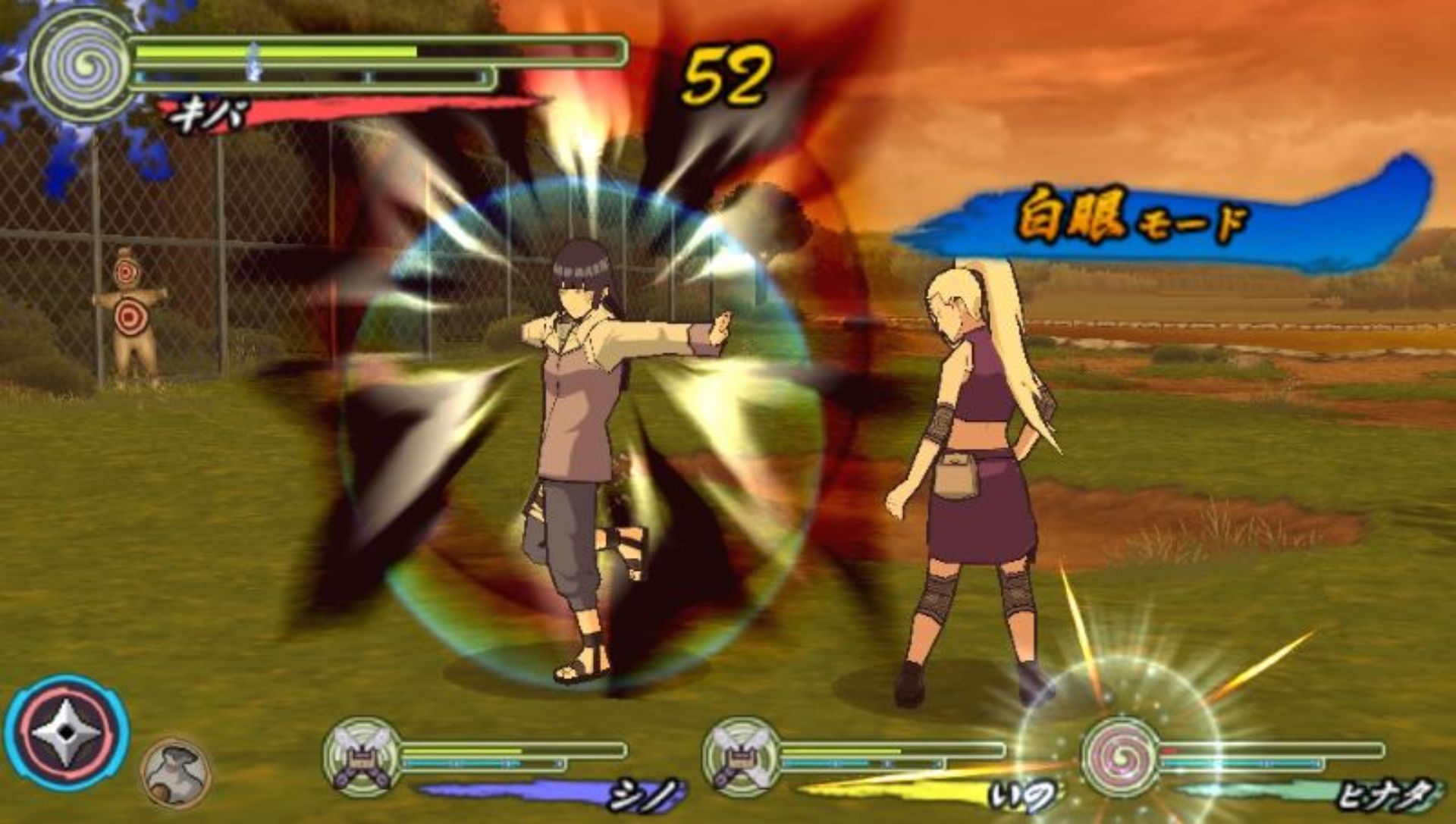Select the shuriken weapon icon
The image size is (1456, 824).
point(67,732)
